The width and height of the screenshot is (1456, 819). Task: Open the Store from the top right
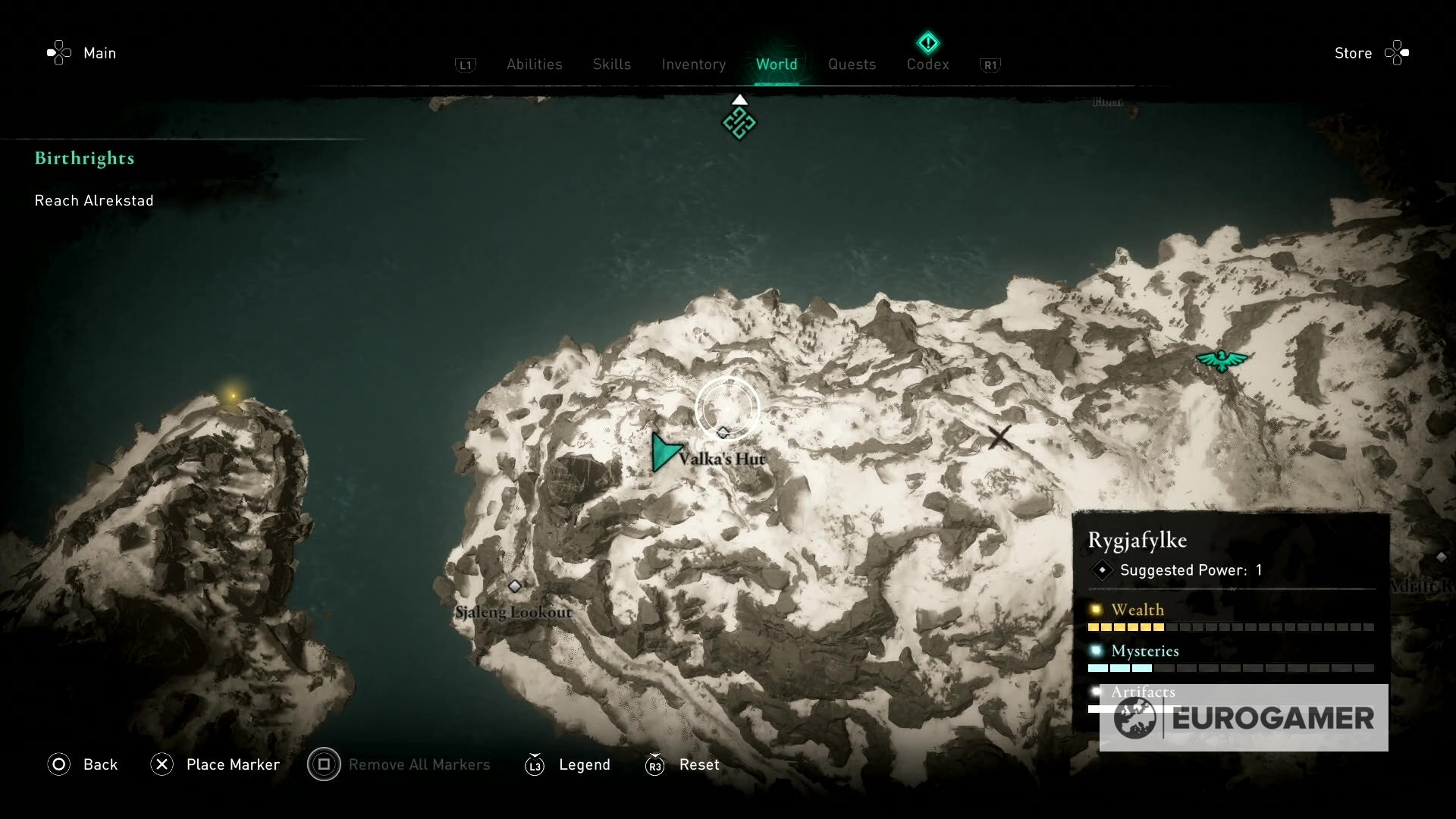coord(1355,53)
